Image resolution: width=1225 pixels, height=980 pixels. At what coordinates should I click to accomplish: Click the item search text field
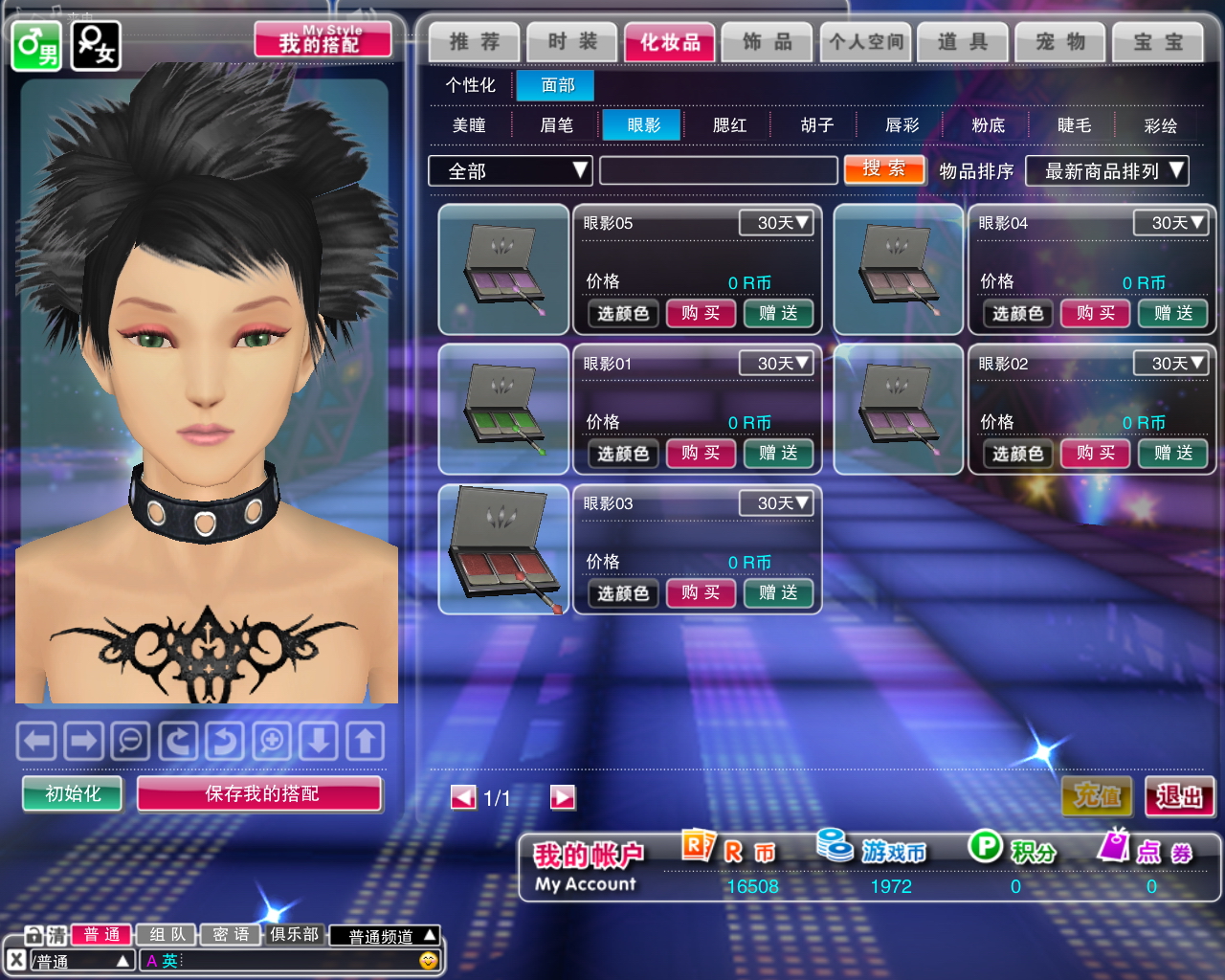point(718,171)
